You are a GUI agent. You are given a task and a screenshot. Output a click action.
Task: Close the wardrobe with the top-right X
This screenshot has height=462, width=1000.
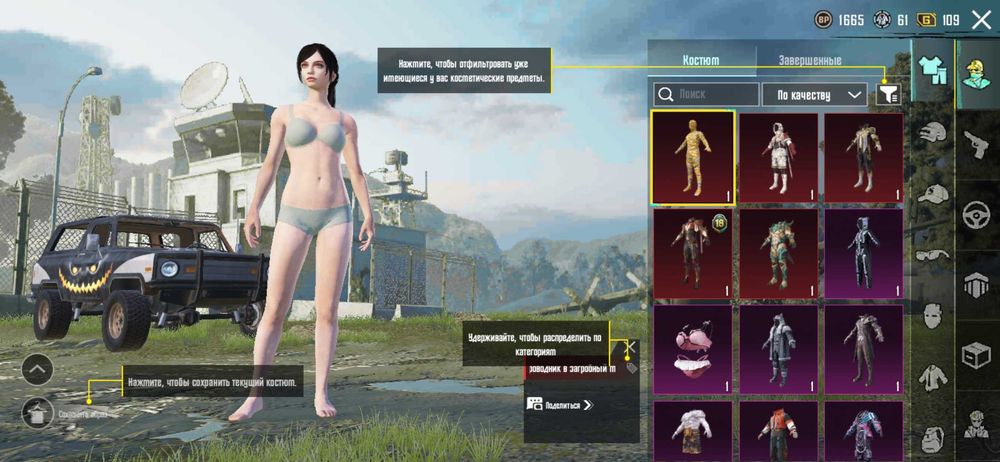(x=979, y=18)
